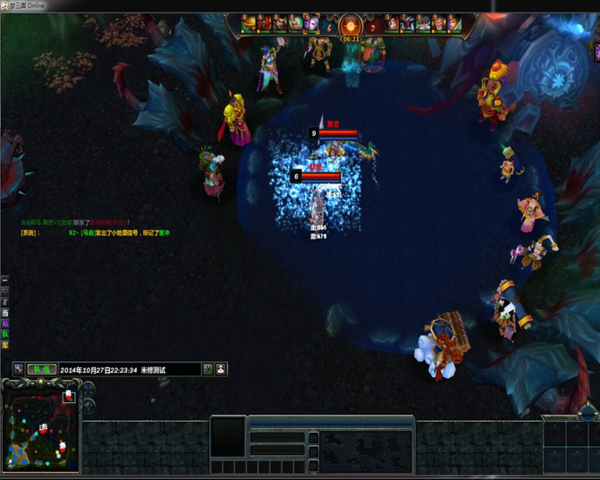The height and width of the screenshot is (480, 600).
Task: Open chat settings with the wrench icon
Action: click(18, 369)
